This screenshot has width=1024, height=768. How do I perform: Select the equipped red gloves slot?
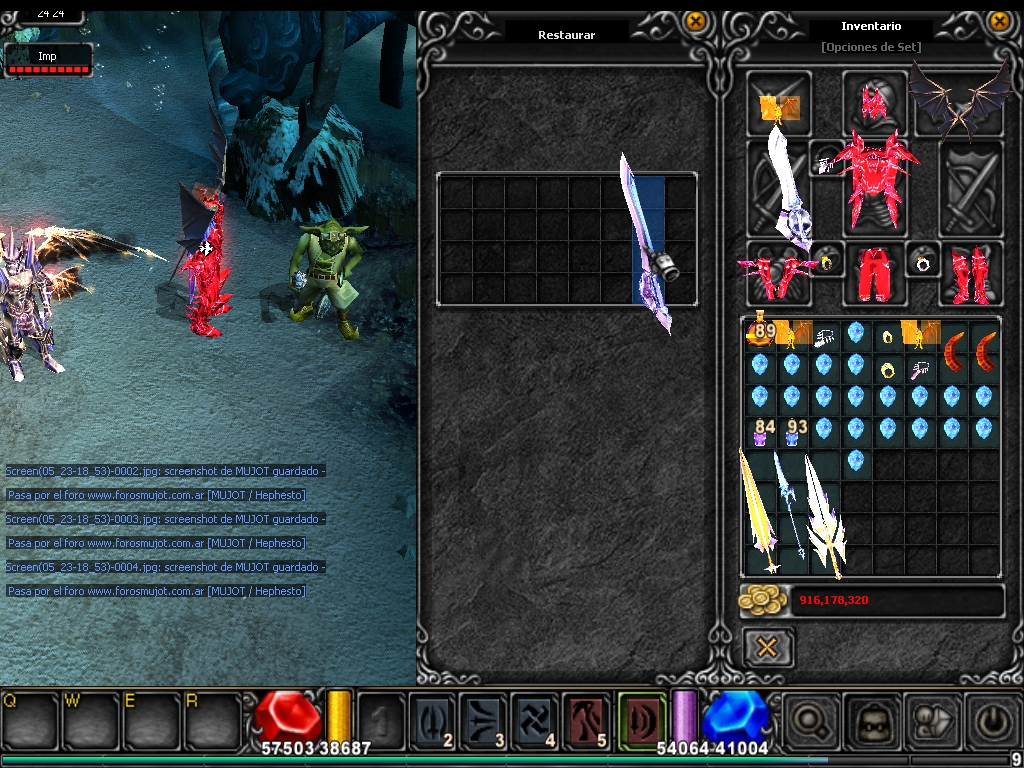click(x=776, y=274)
